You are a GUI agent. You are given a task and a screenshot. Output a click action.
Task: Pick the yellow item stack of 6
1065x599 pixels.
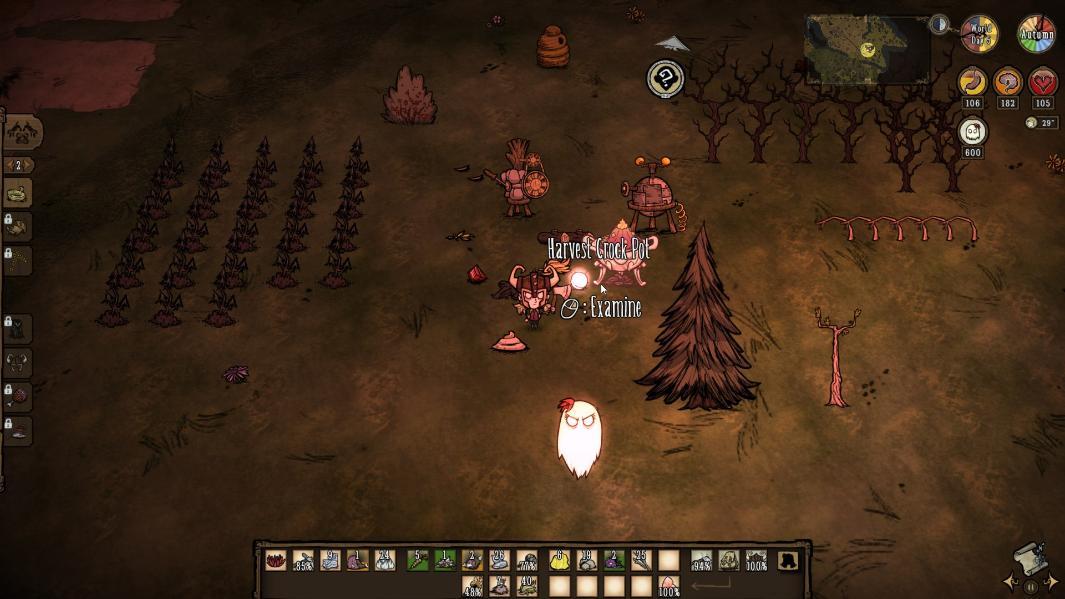tap(558, 562)
